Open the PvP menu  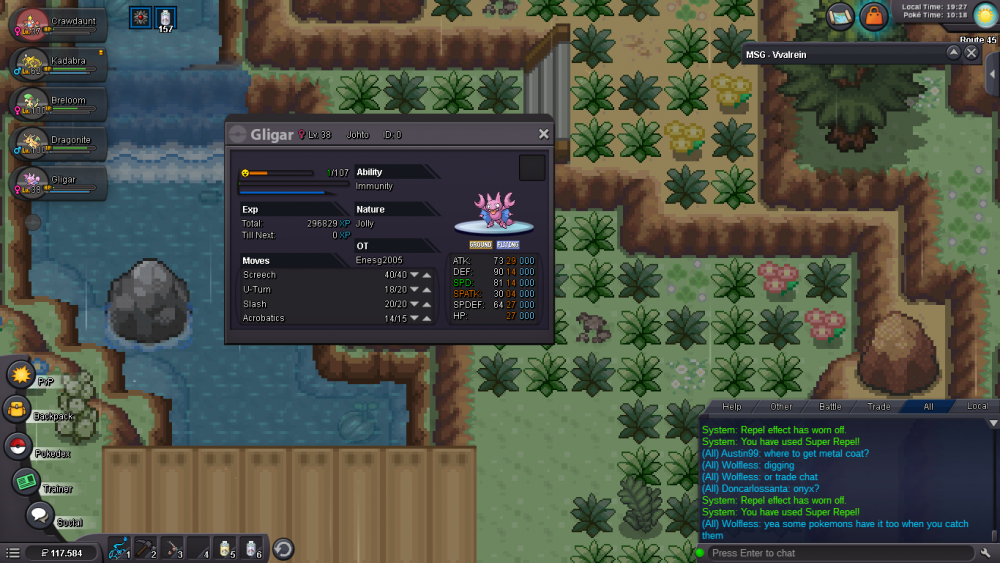pos(20,375)
